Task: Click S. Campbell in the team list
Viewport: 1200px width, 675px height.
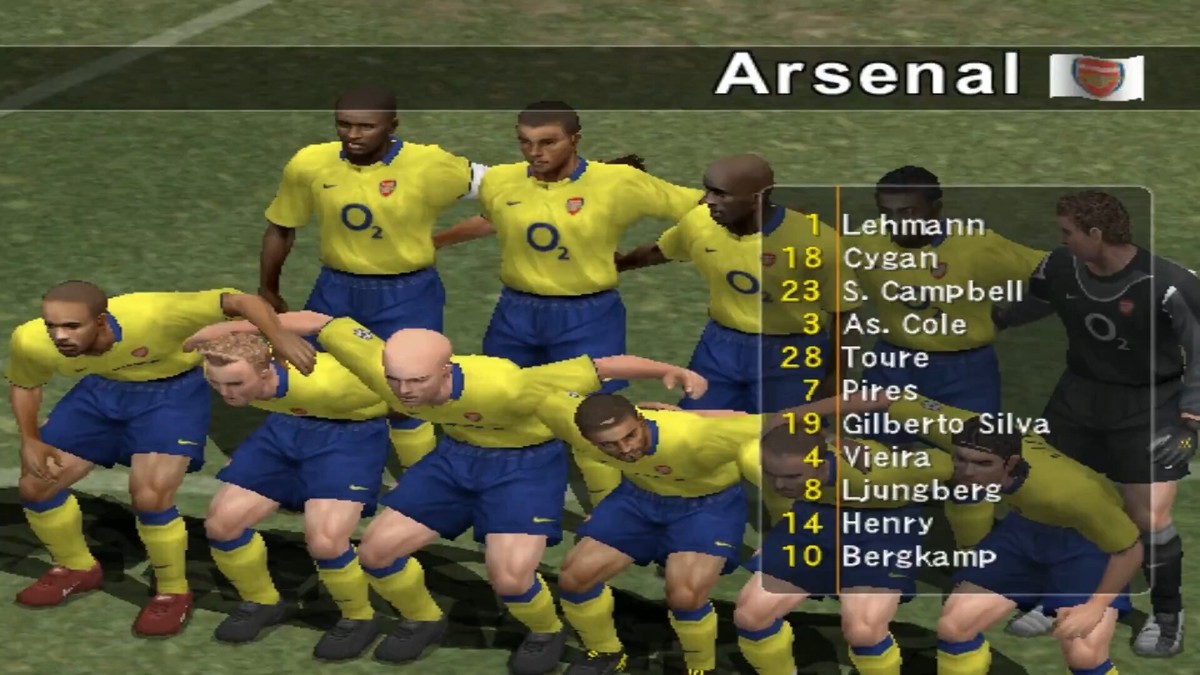Action: (x=933, y=291)
